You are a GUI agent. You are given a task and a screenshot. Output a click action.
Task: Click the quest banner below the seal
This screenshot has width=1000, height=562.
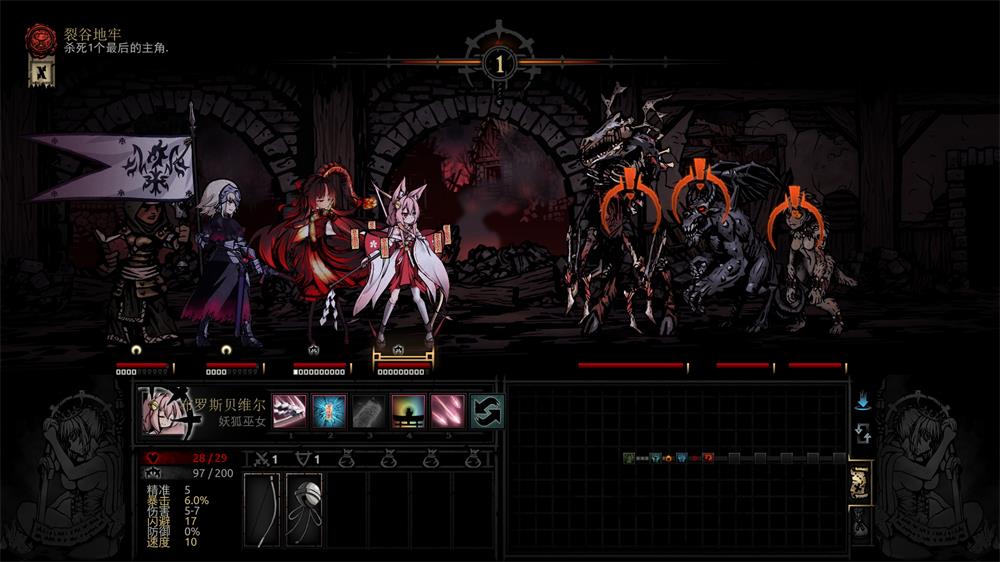pos(40,72)
